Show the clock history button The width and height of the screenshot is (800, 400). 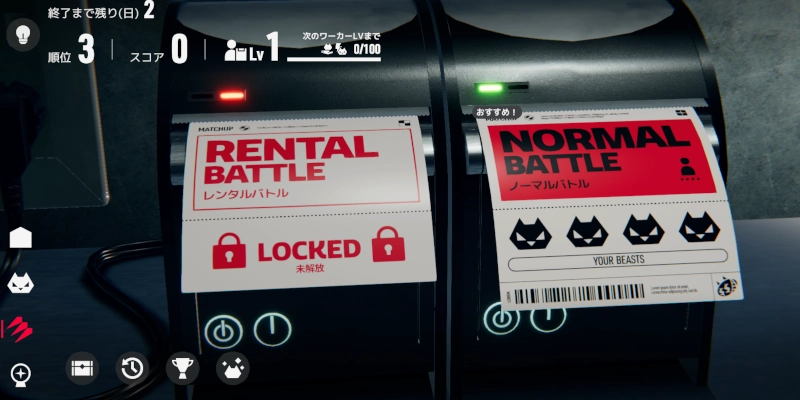pyautogui.click(x=132, y=369)
